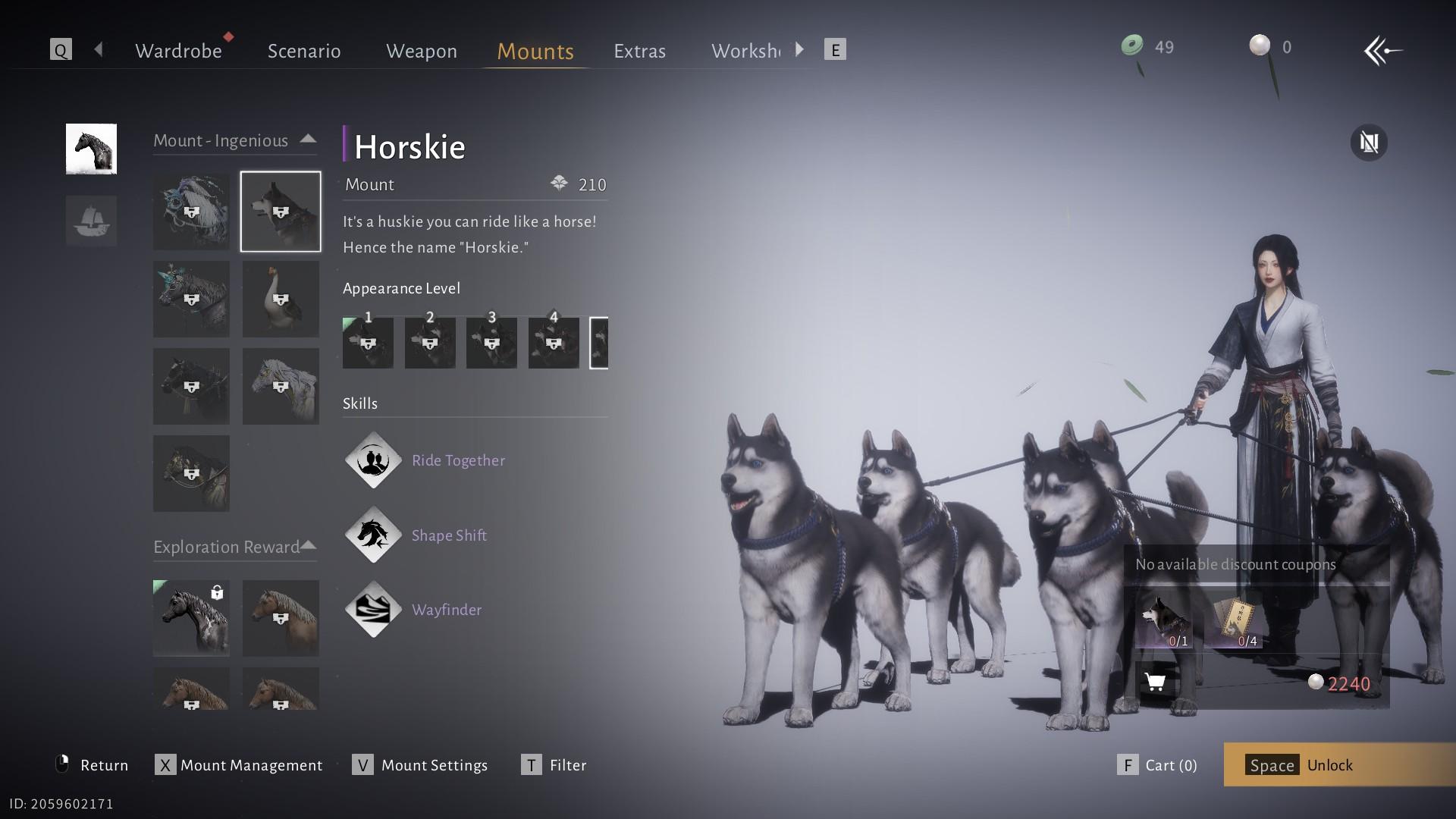Image resolution: width=1456 pixels, height=819 pixels.
Task: Switch to the Wardrobe tab
Action: click(178, 51)
